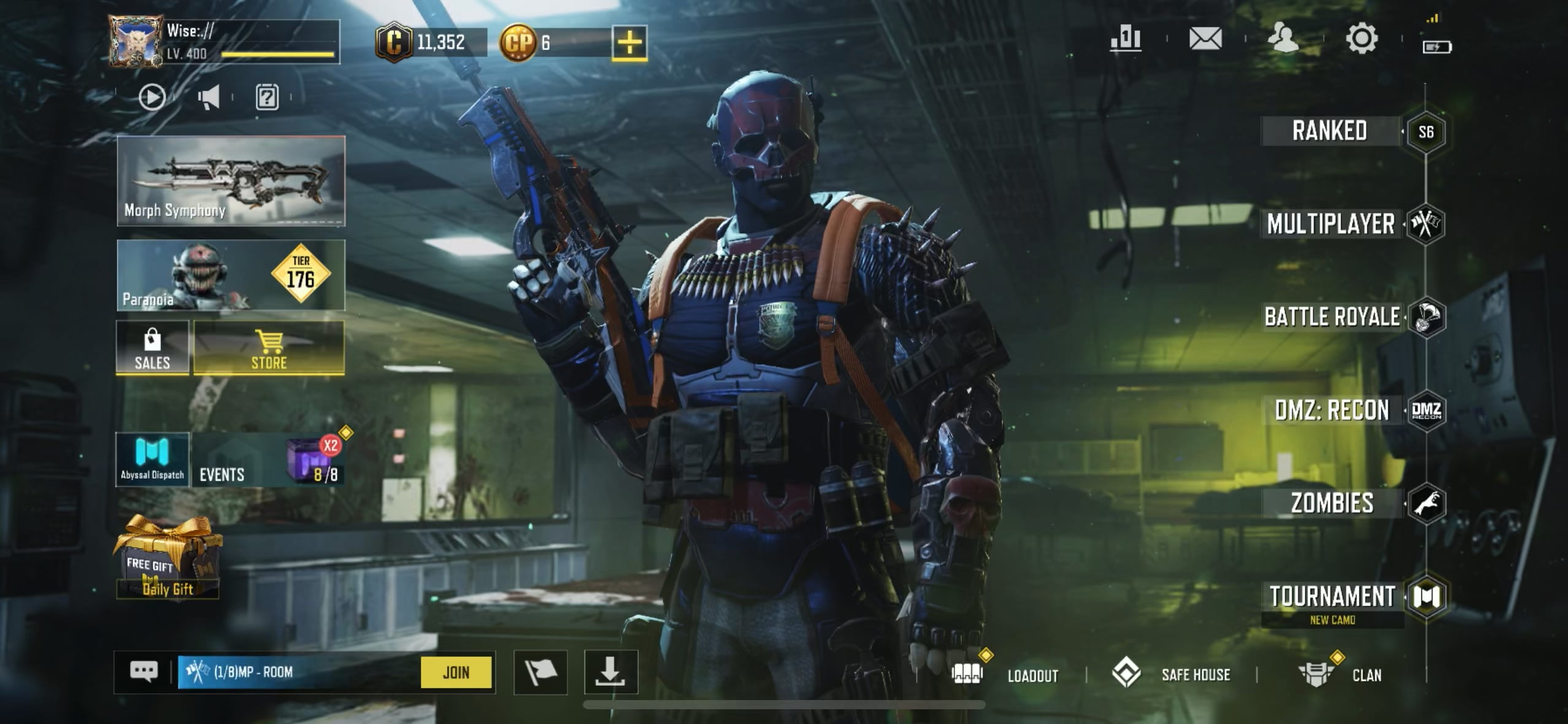This screenshot has height=724, width=1568.
Task: Open the Tournament mode
Action: point(1332,596)
